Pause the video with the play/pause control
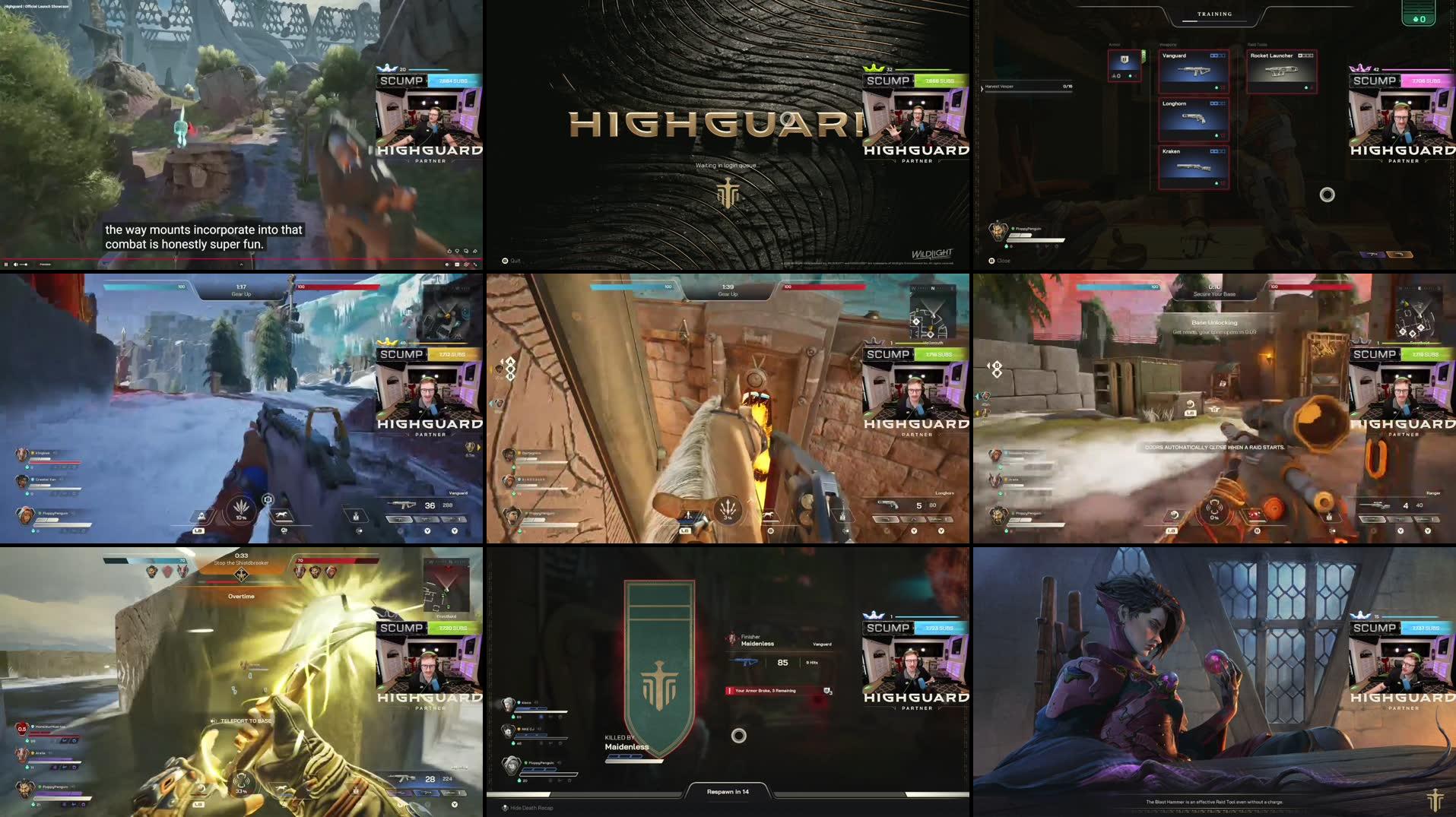1456x817 pixels. pos(6,264)
